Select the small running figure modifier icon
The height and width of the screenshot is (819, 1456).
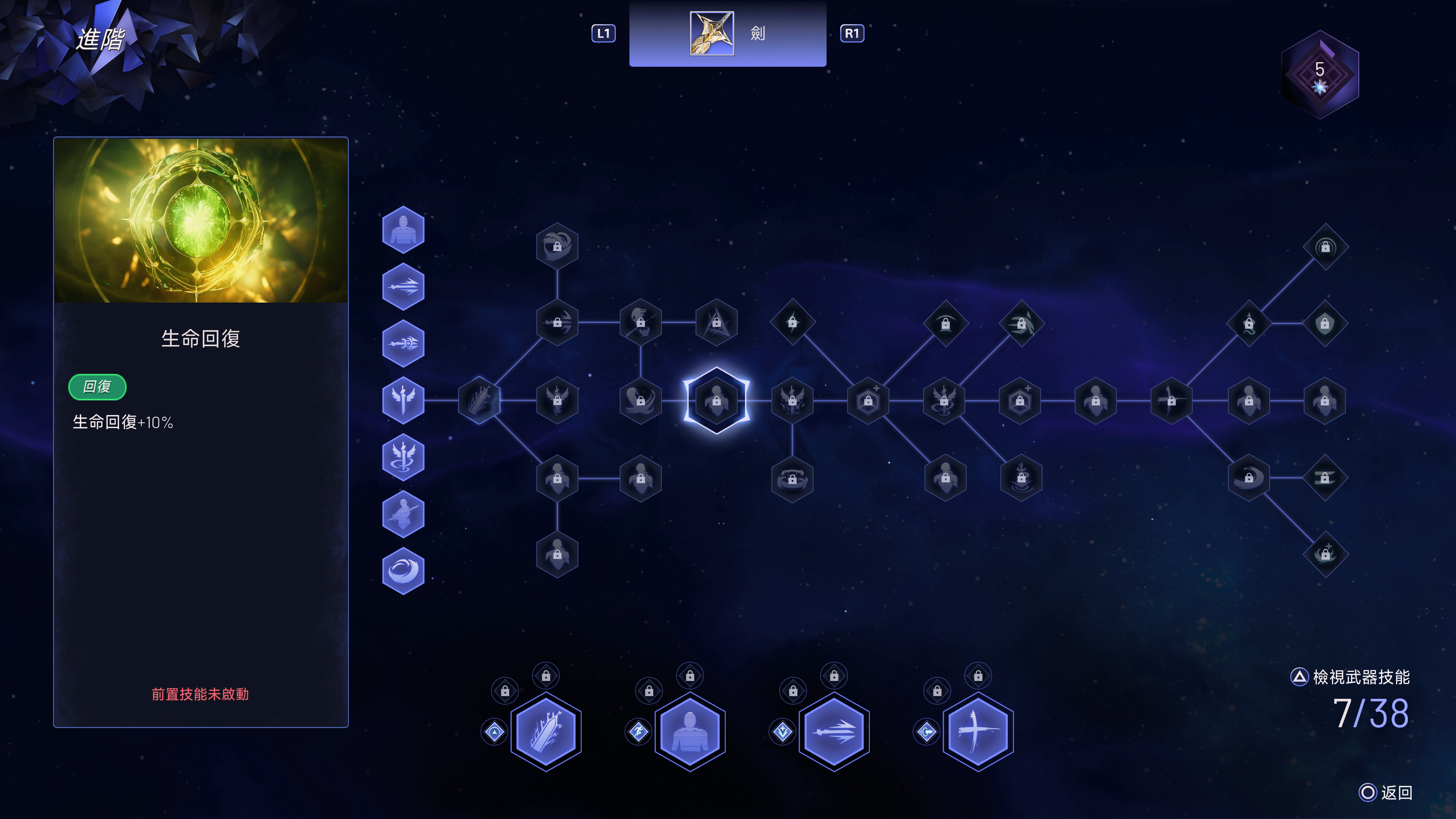click(x=638, y=732)
